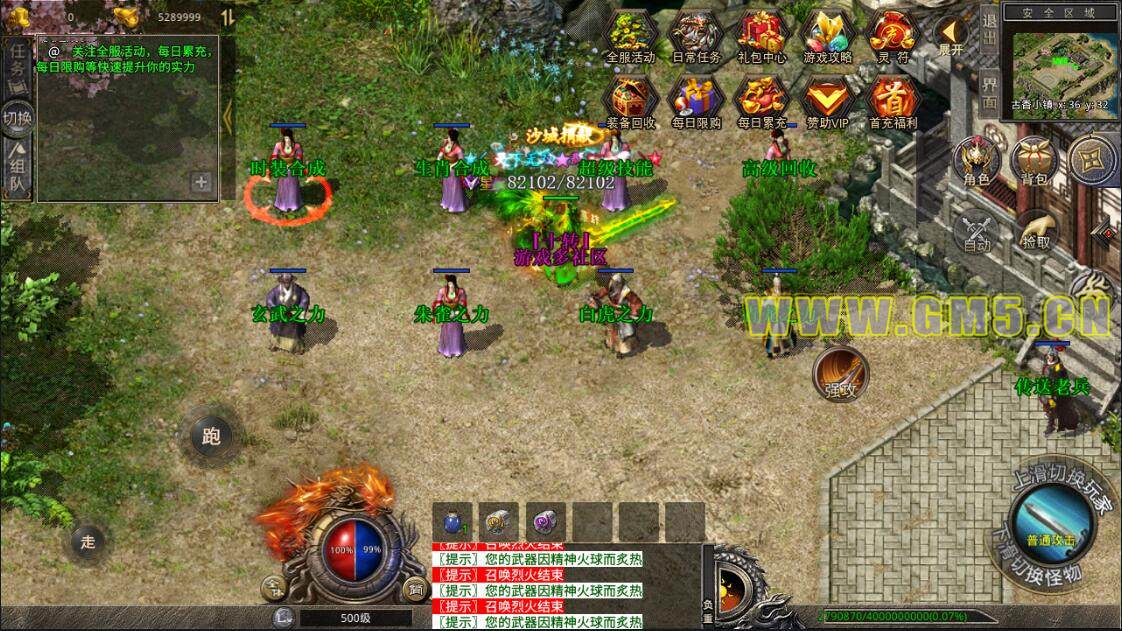
Task: Click the 展开 expand arrow button
Action: pyautogui.click(x=950, y=36)
